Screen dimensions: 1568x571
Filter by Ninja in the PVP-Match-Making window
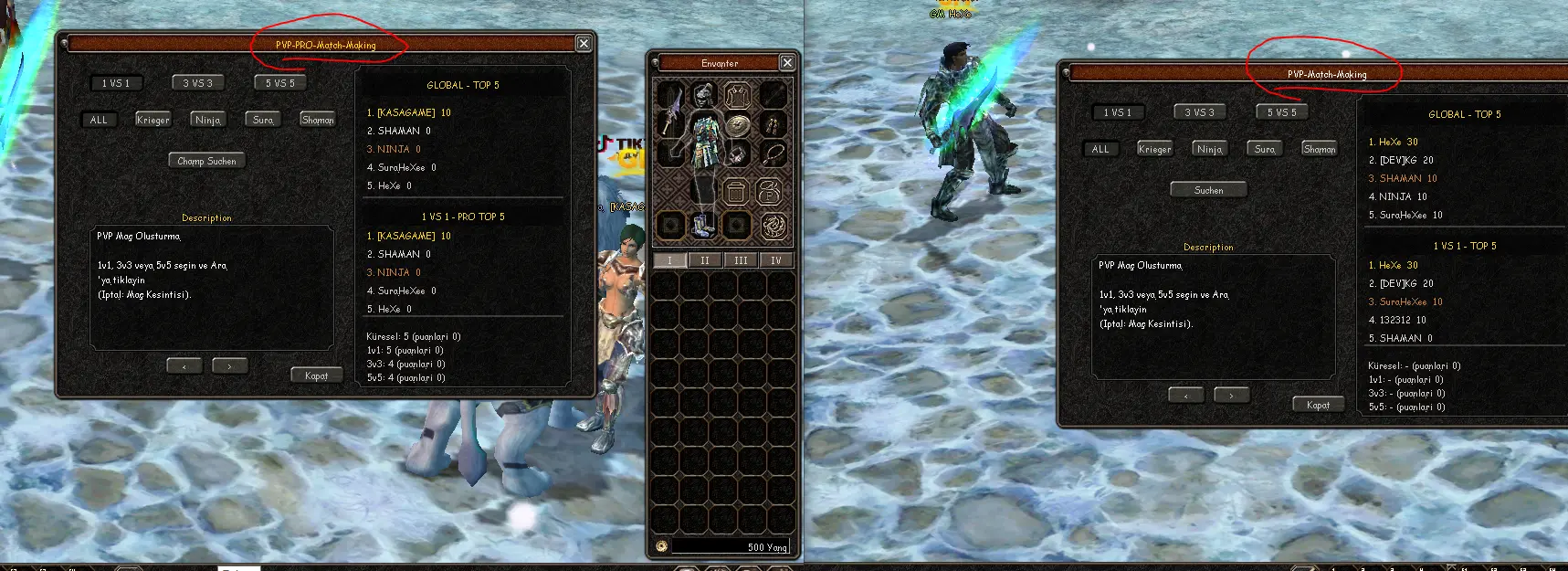[x=1209, y=149]
